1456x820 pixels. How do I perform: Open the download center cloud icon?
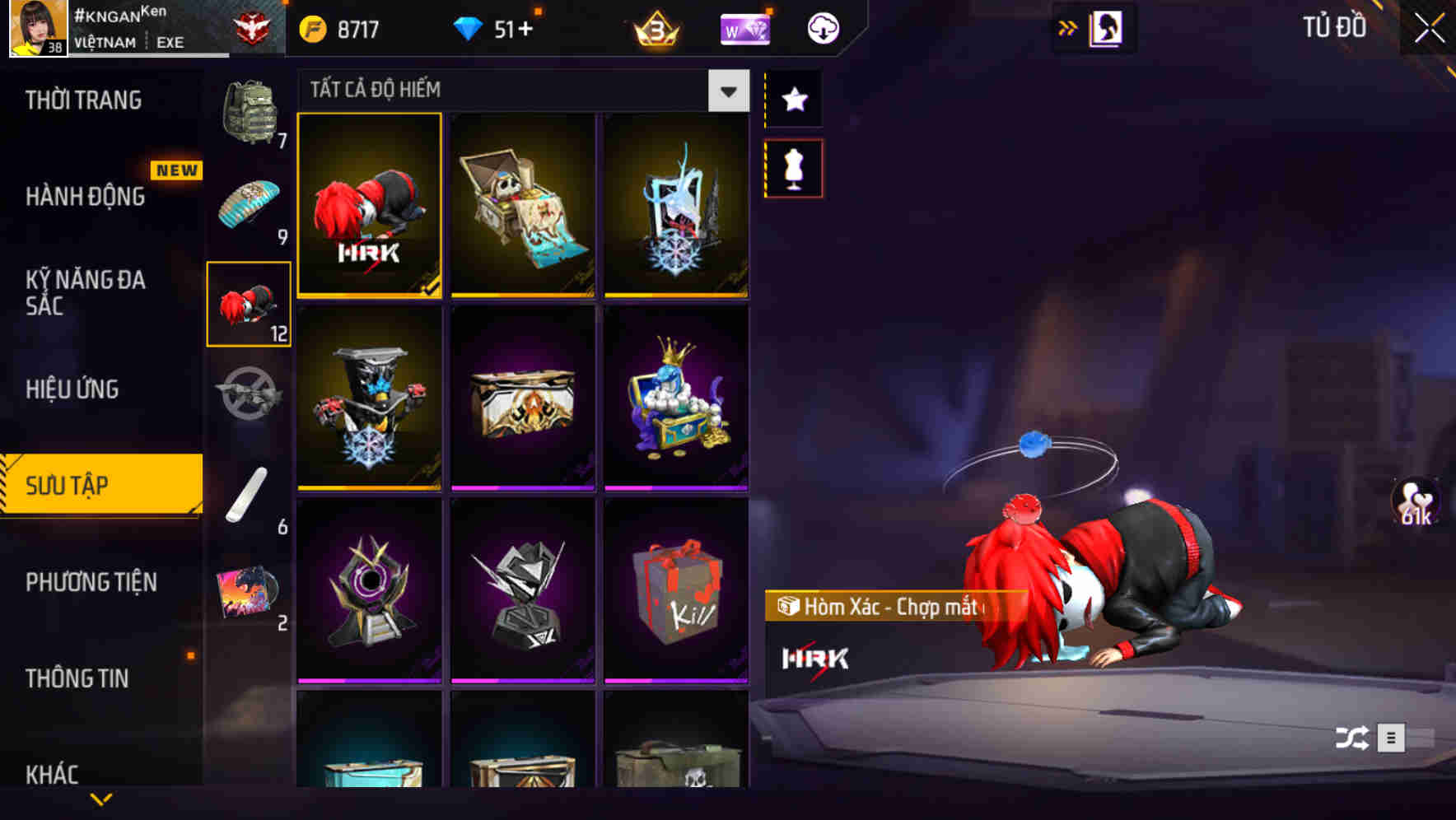821,27
